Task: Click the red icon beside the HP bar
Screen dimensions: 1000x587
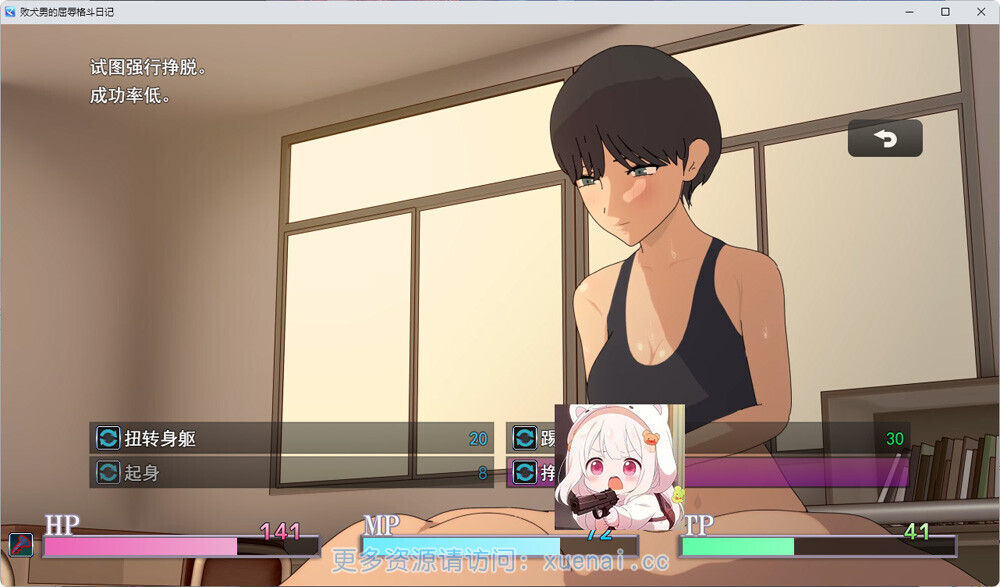Action: click(x=21, y=545)
